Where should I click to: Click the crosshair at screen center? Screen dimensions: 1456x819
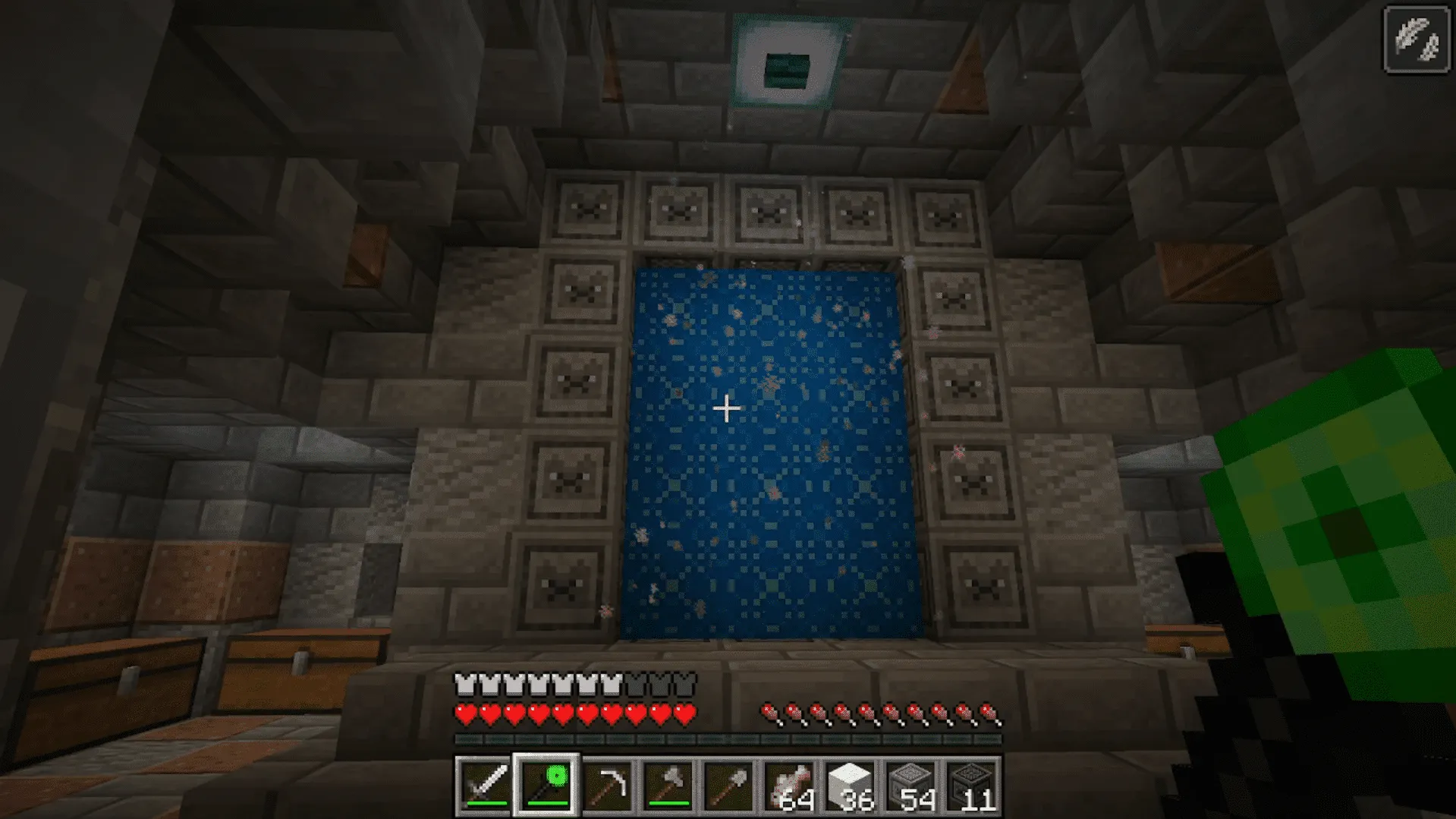point(726,408)
